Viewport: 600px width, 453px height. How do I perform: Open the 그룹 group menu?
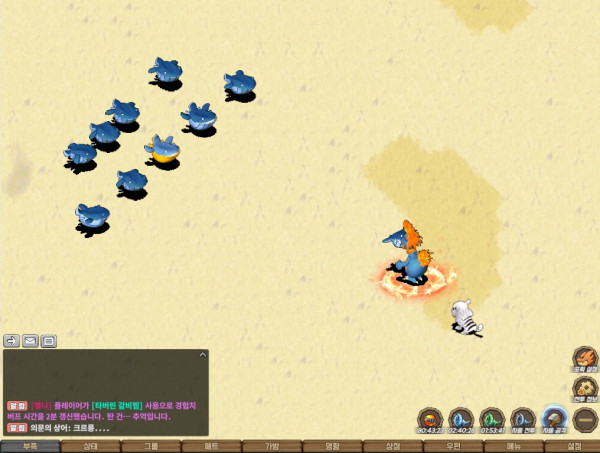click(x=151, y=446)
